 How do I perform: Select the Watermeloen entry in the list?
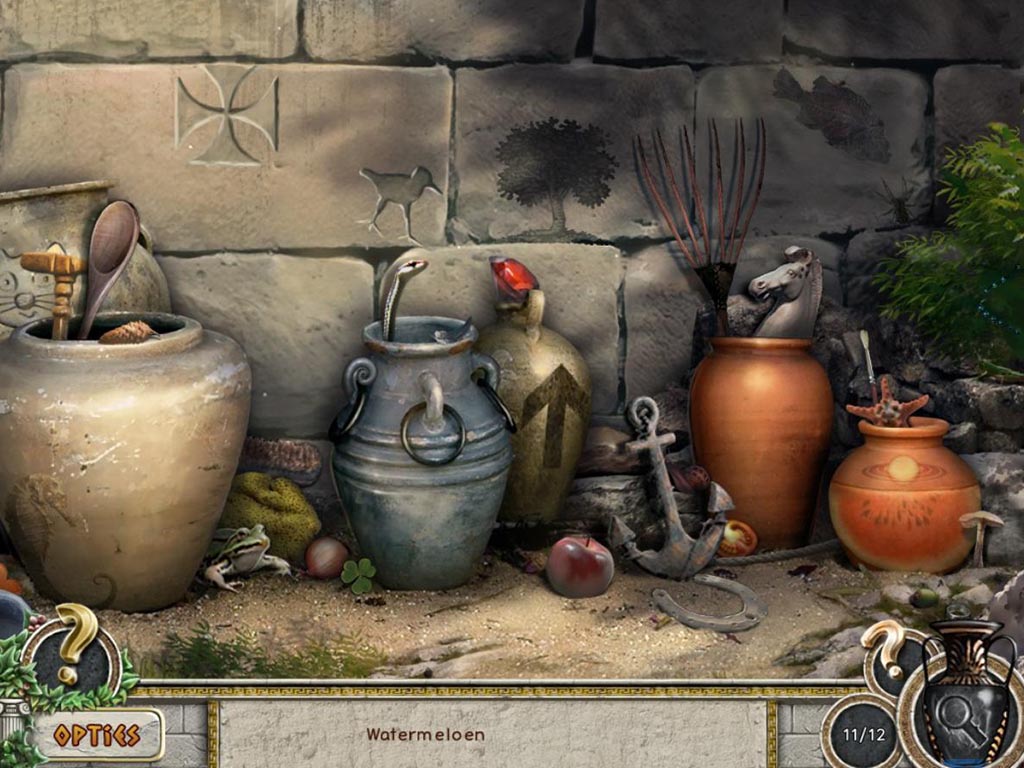[425, 734]
